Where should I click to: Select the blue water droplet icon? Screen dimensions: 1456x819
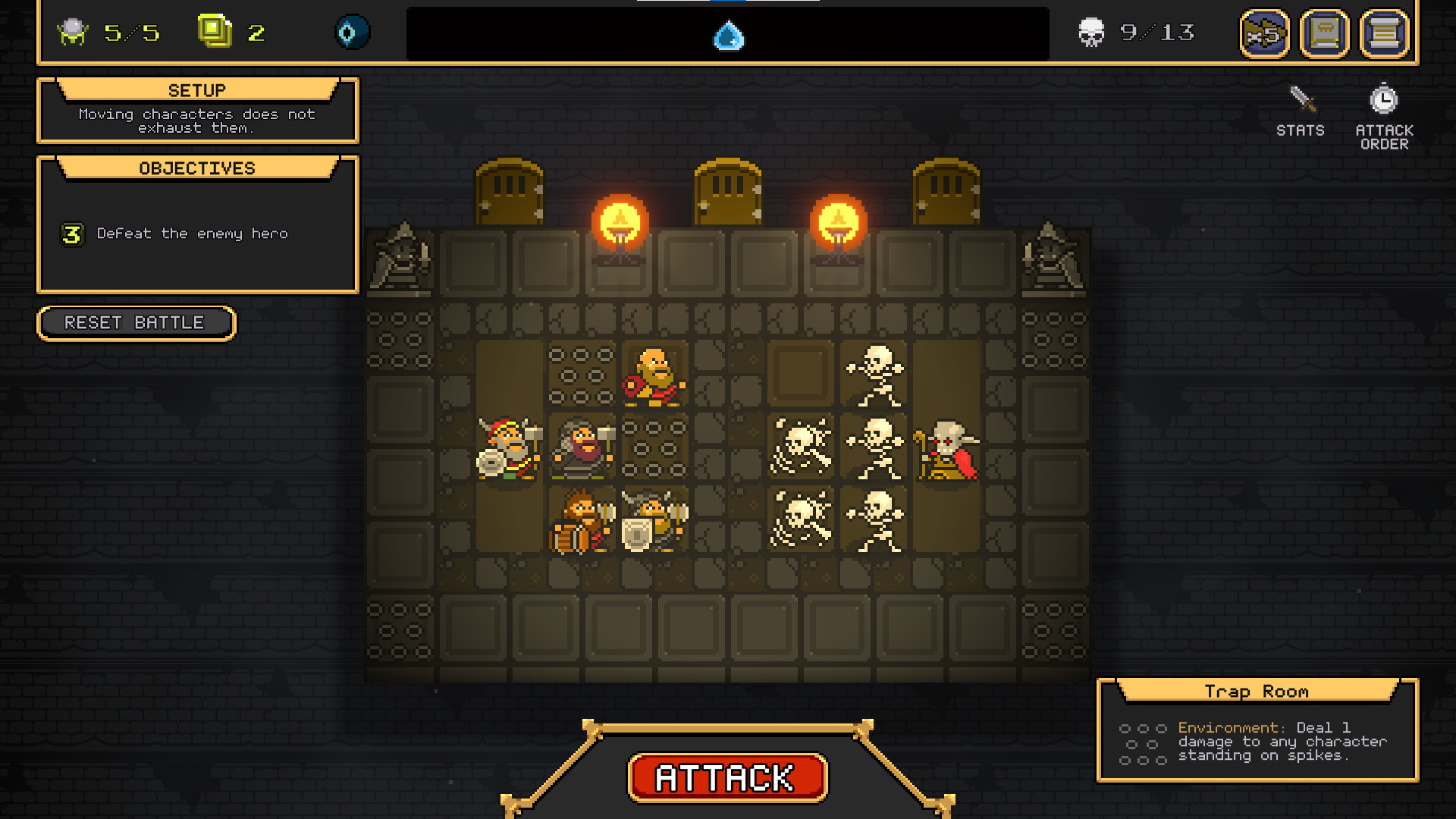pyautogui.click(x=729, y=36)
